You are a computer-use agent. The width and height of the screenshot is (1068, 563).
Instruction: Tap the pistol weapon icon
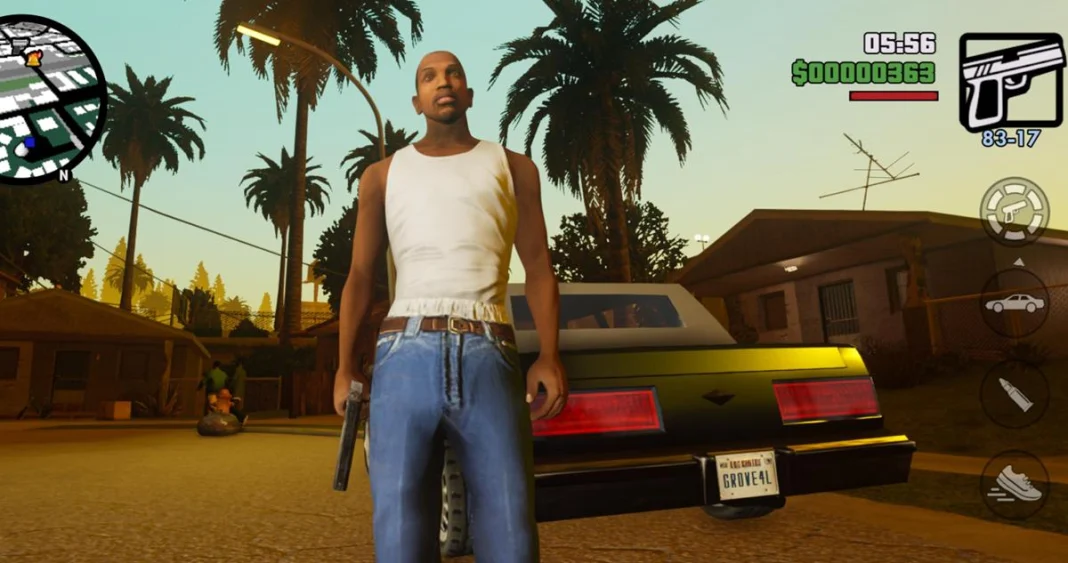click(1011, 82)
